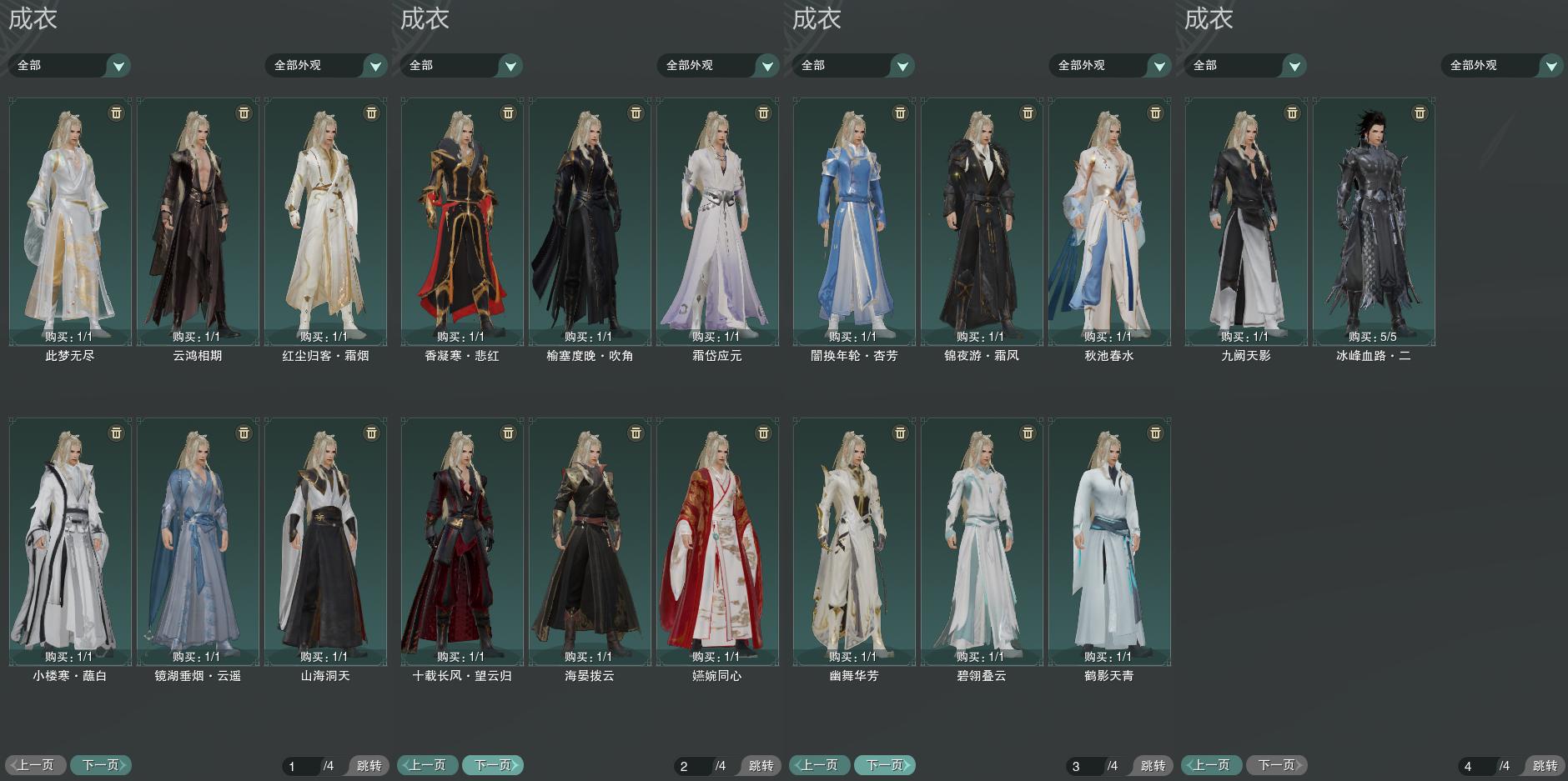Choose the 九阙天影 outfit card

[1246, 221]
